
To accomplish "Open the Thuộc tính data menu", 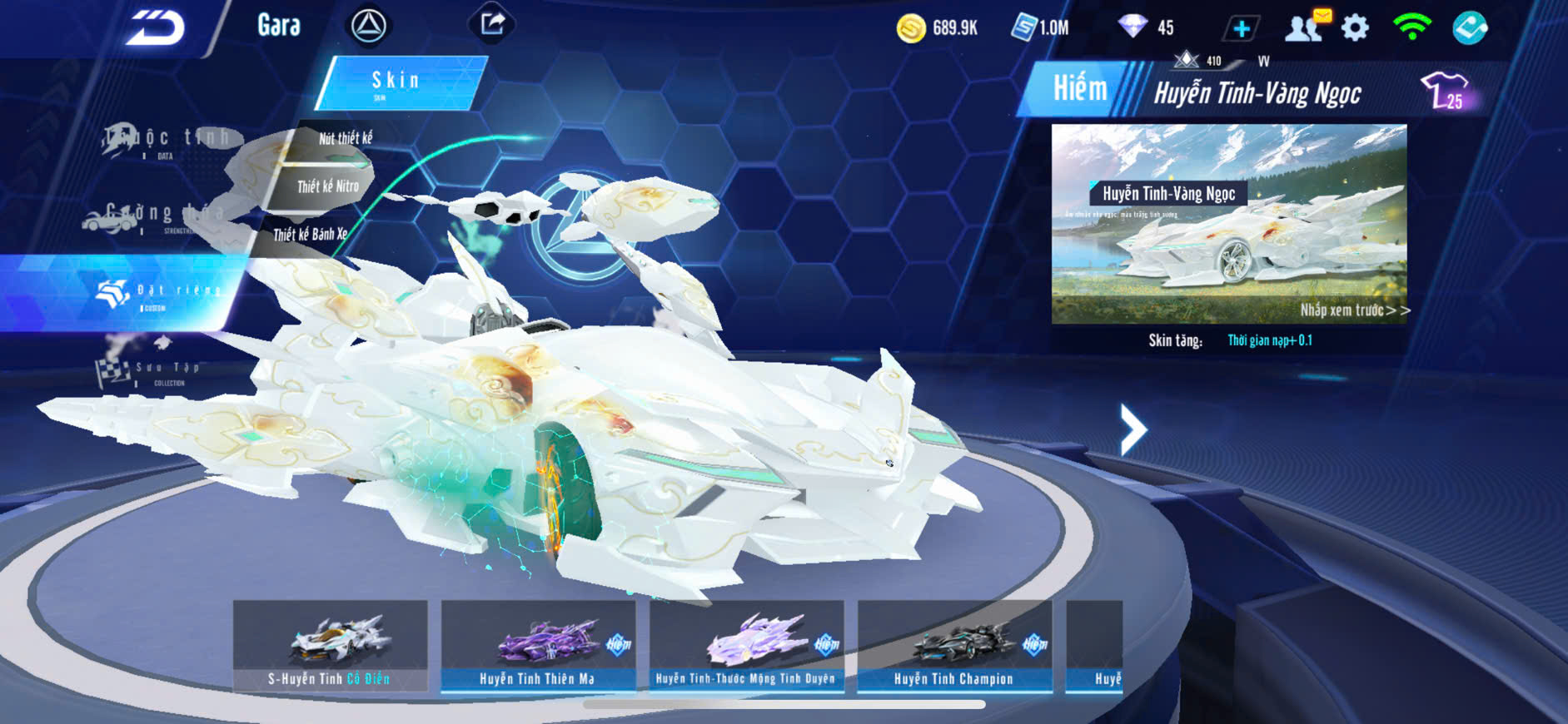I will [x=167, y=140].
